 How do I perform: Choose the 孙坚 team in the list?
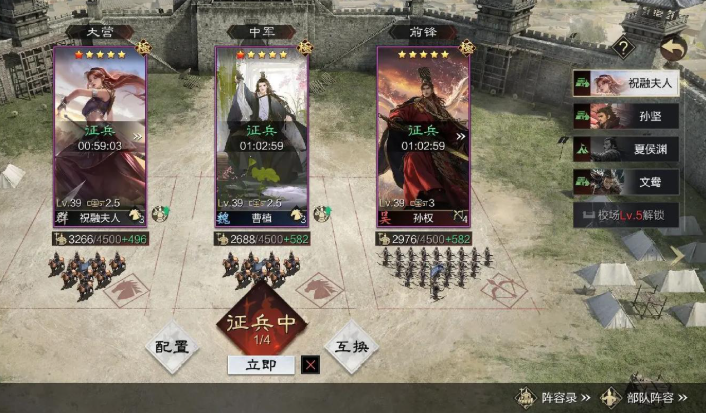coord(627,116)
